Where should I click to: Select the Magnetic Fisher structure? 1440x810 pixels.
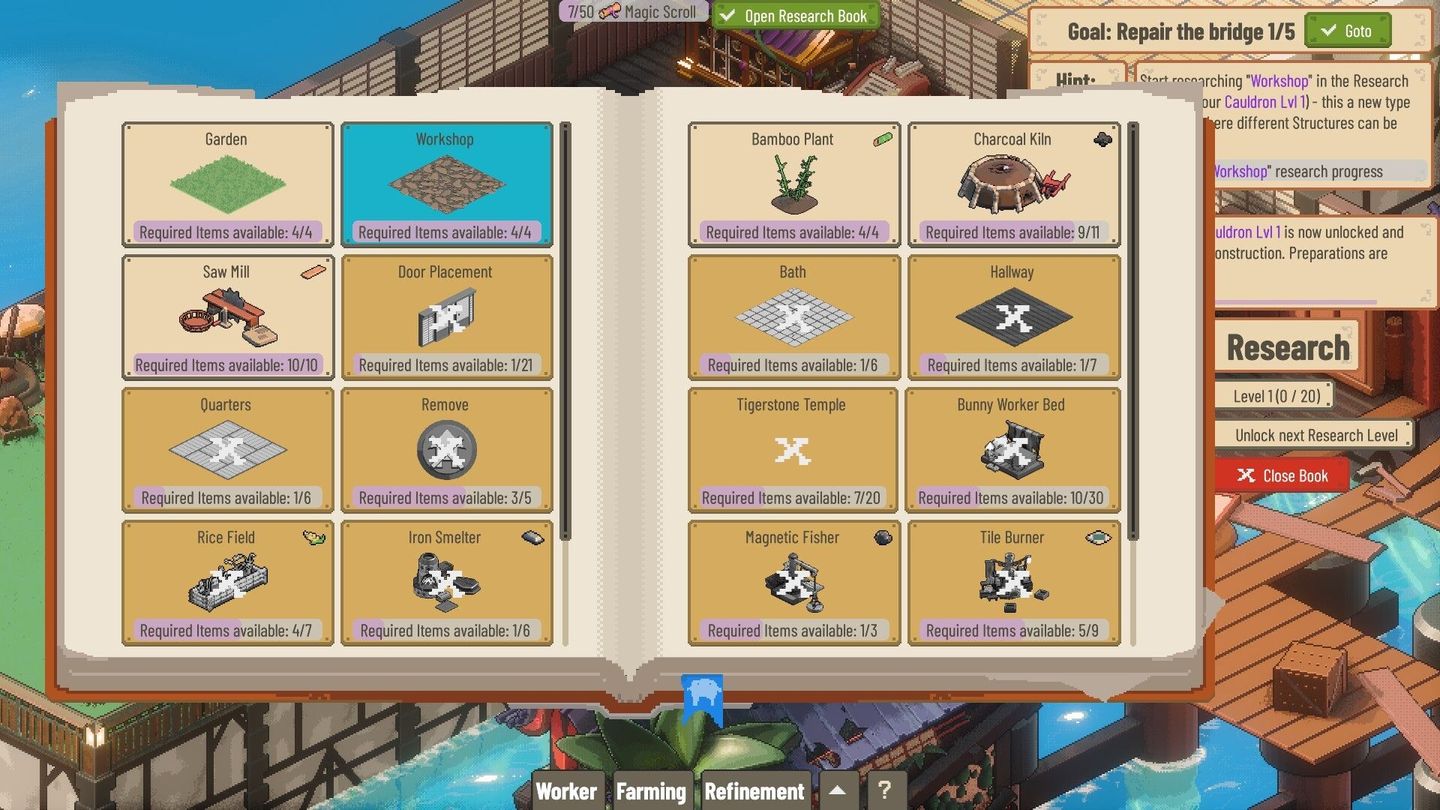point(793,582)
